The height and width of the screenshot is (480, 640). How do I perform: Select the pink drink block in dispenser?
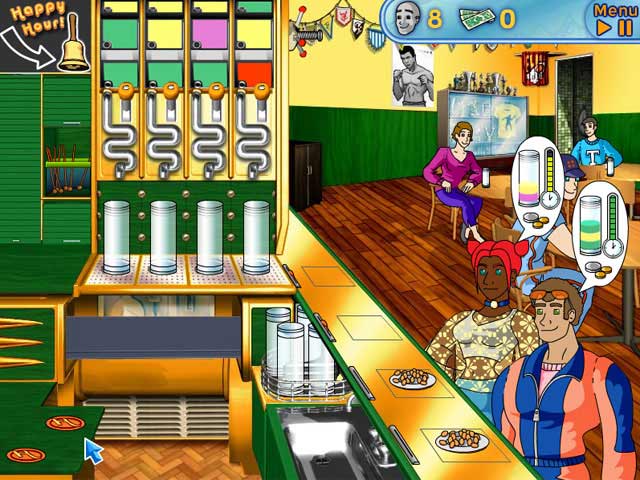tap(209, 32)
